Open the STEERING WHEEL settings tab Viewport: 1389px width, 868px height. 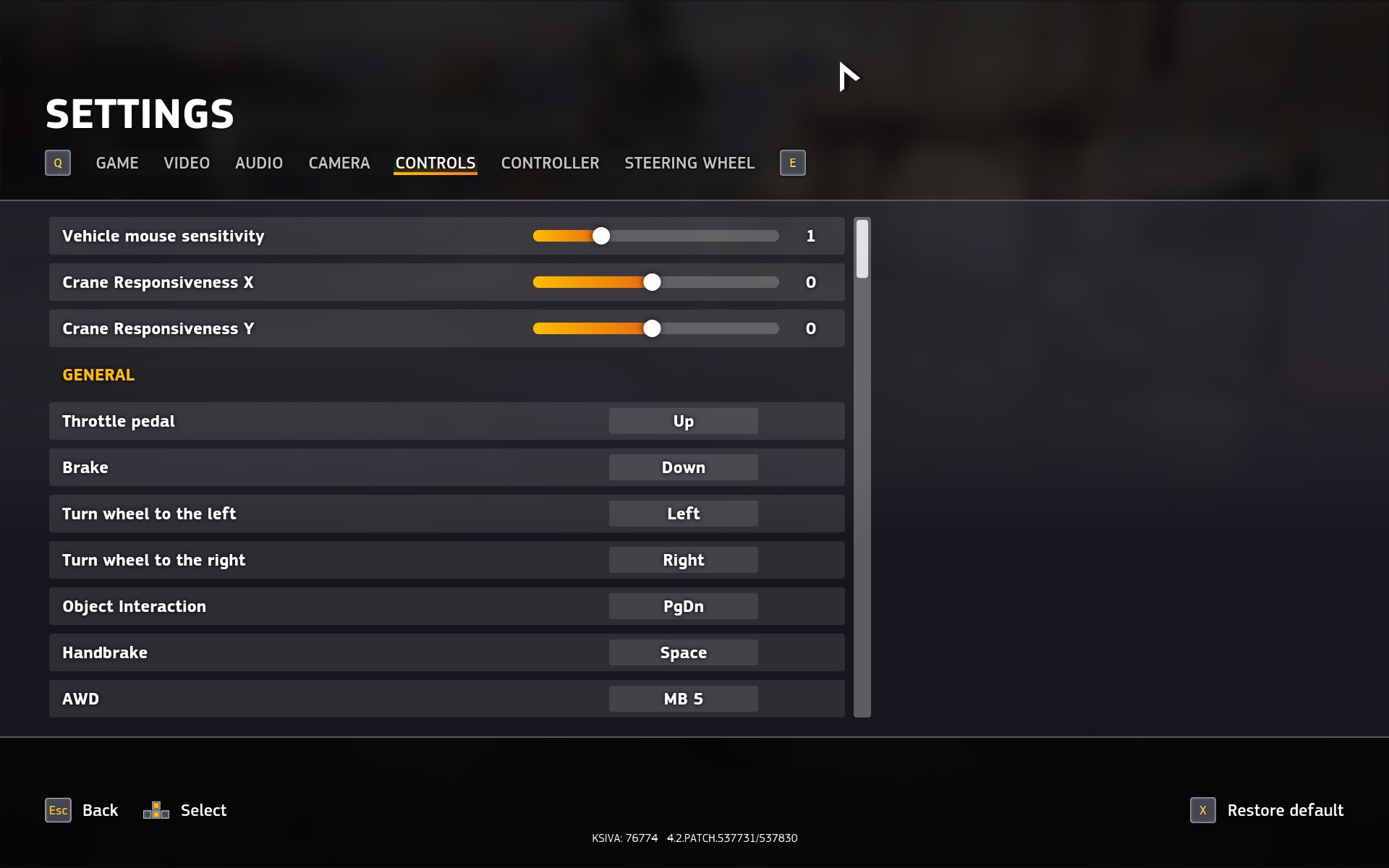(x=689, y=163)
